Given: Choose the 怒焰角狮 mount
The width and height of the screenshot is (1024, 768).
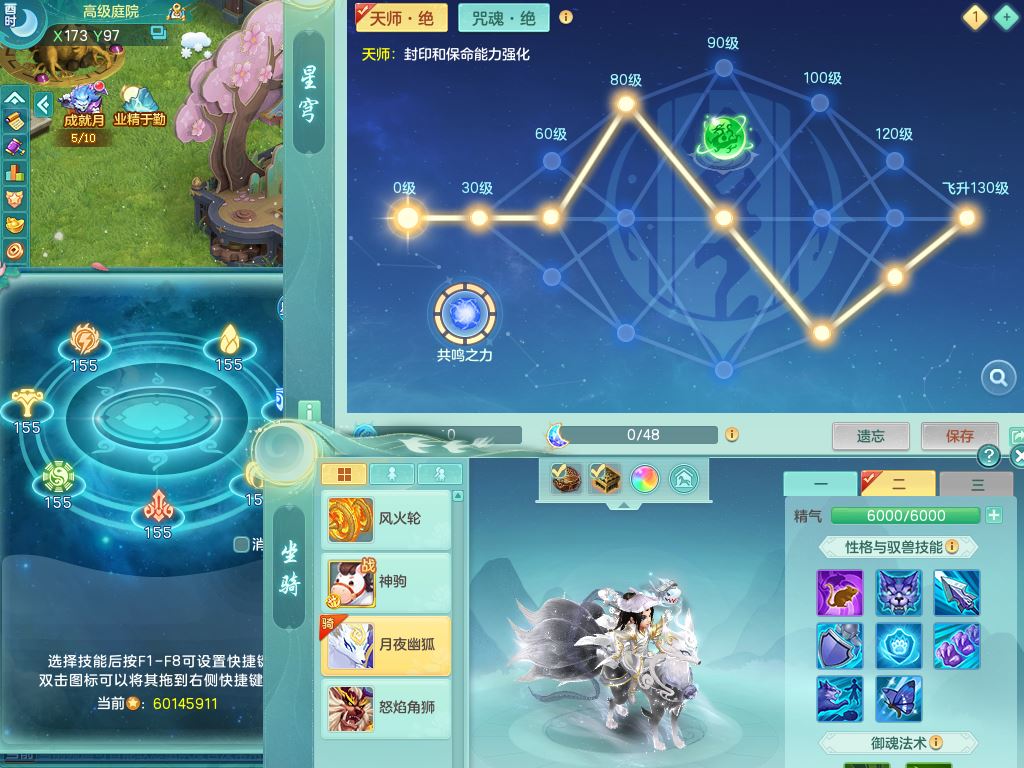Looking at the screenshot, I should [386, 708].
